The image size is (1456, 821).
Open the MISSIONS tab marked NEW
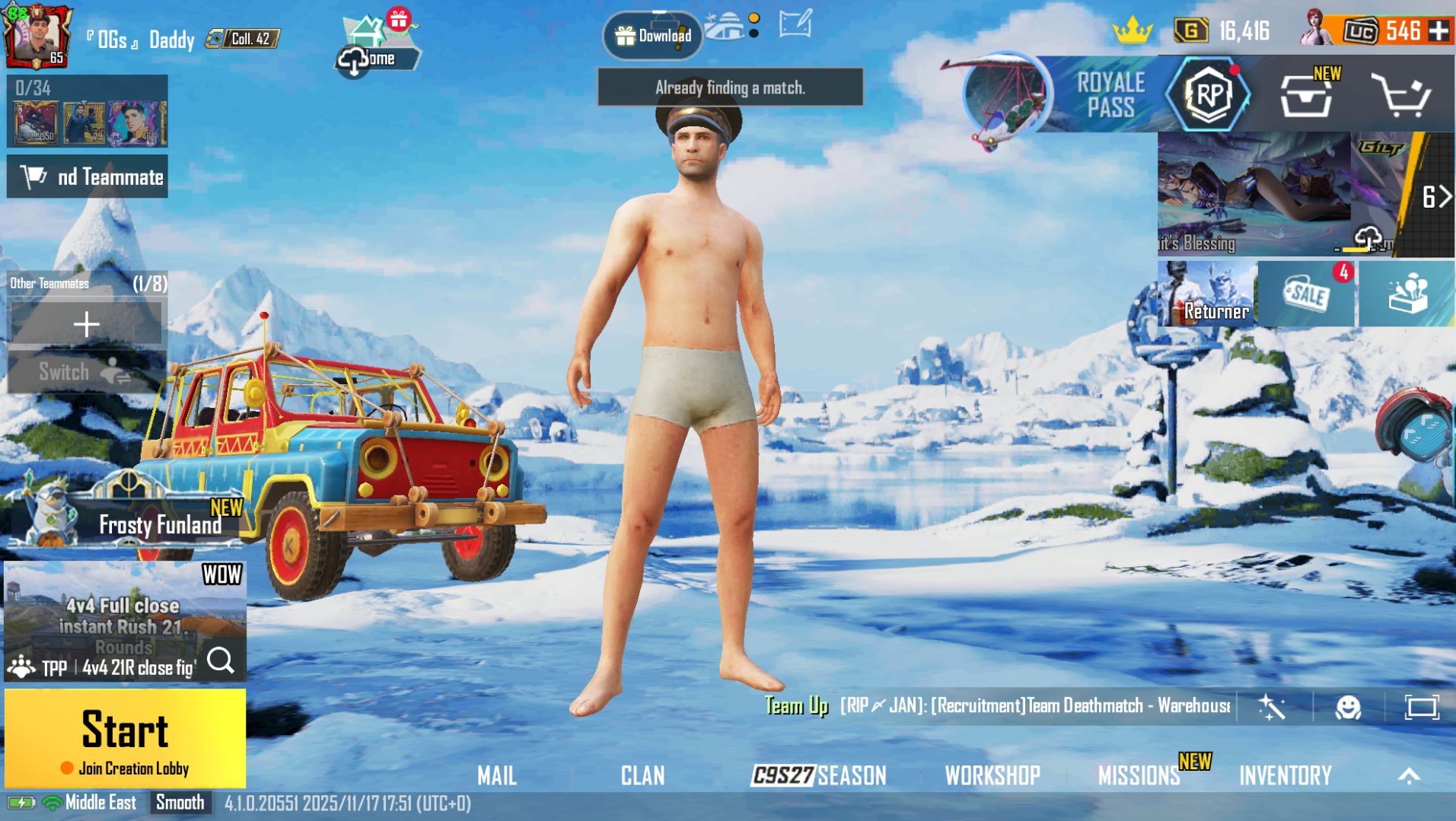(x=1139, y=775)
